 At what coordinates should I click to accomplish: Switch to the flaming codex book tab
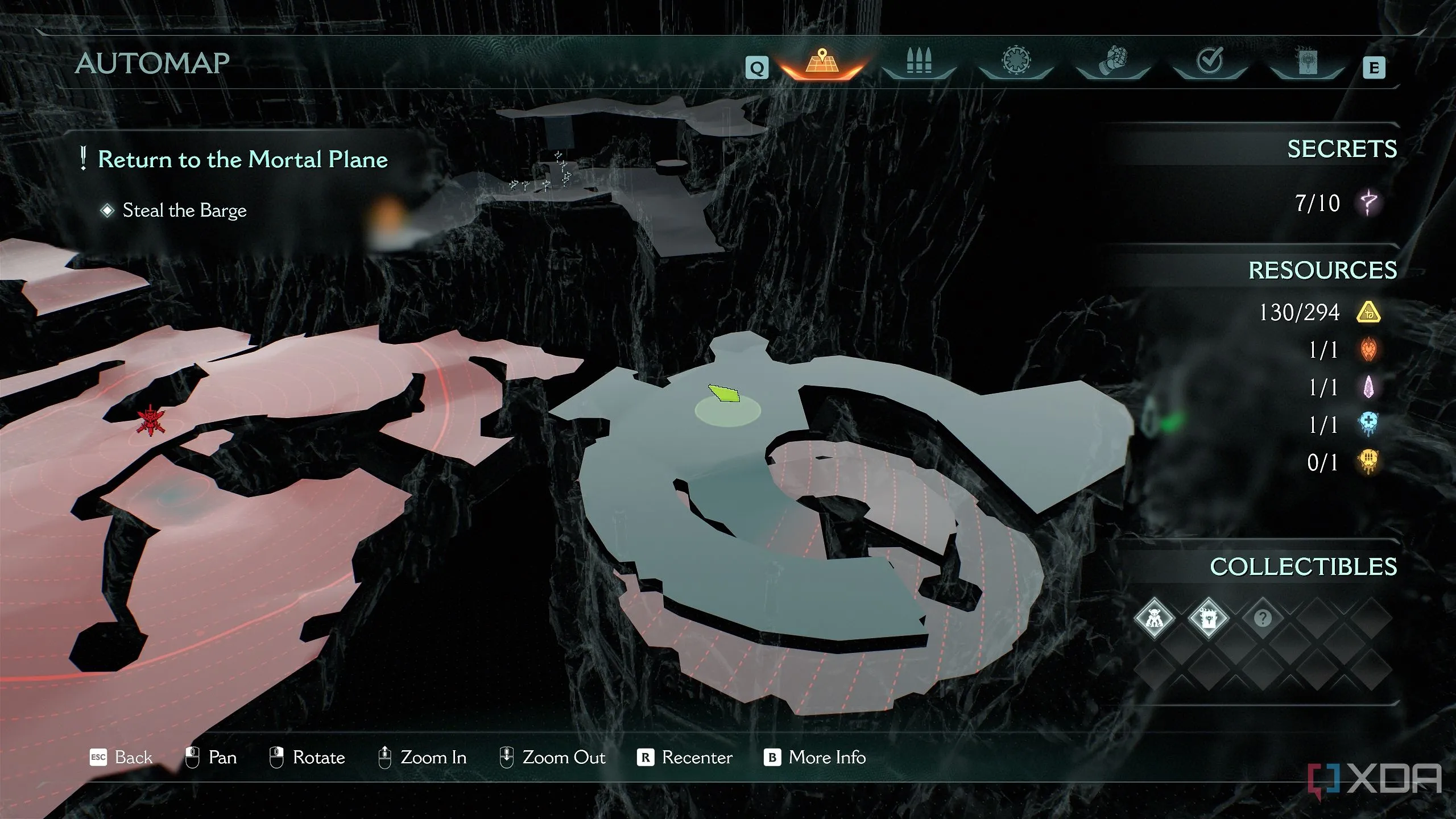[1306, 63]
